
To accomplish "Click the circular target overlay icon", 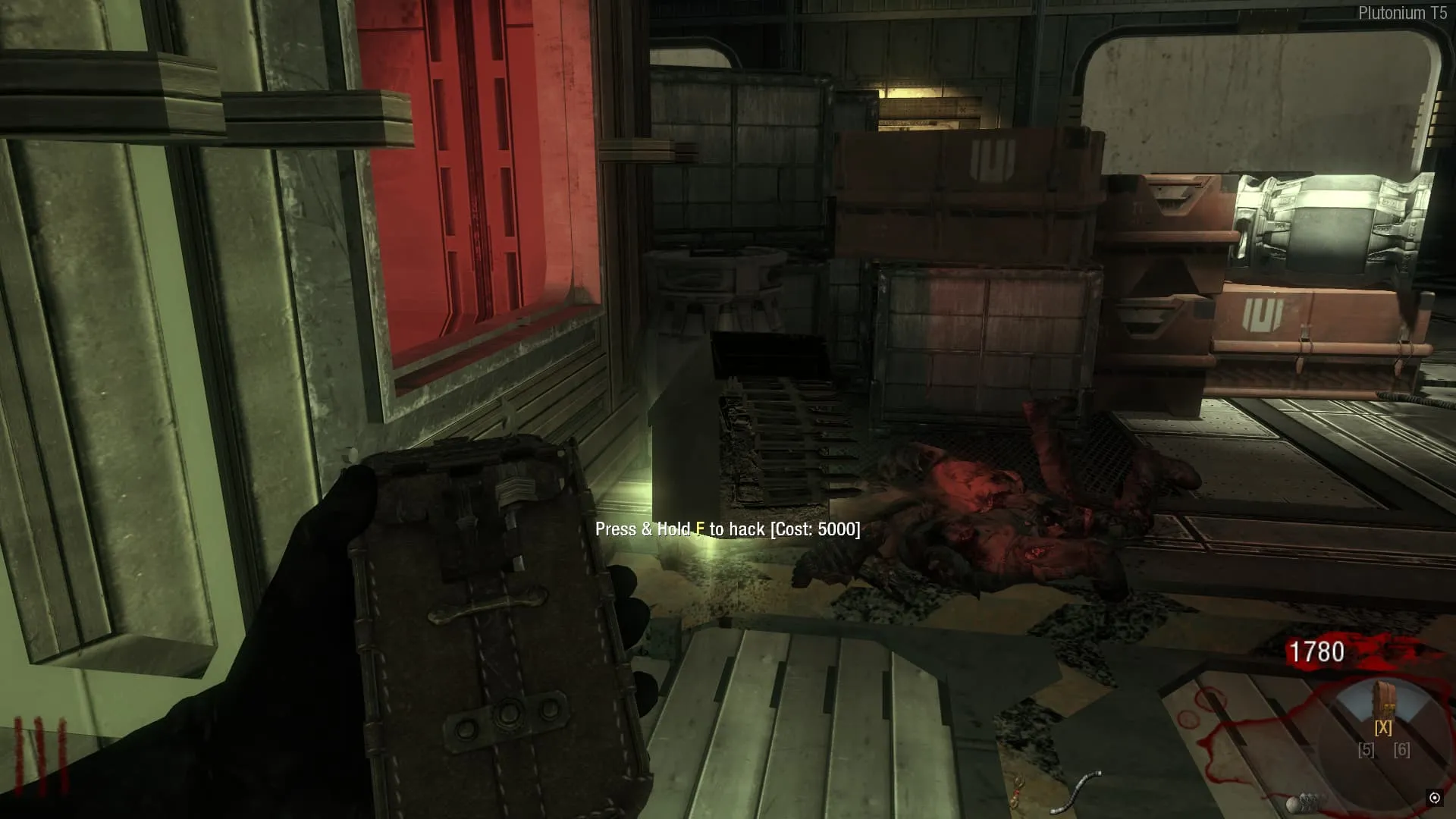I will 1434,798.
